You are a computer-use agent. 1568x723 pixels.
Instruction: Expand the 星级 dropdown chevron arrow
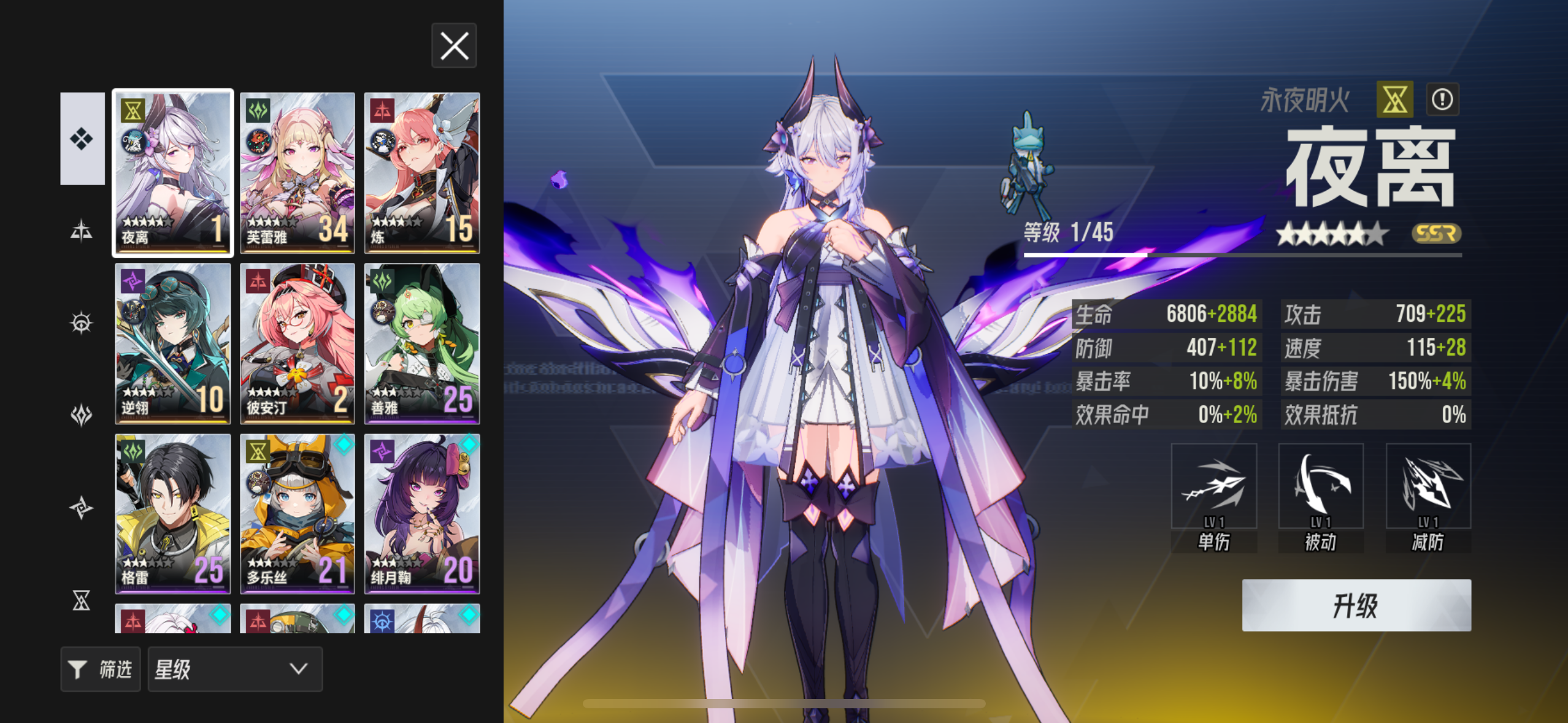[299, 670]
